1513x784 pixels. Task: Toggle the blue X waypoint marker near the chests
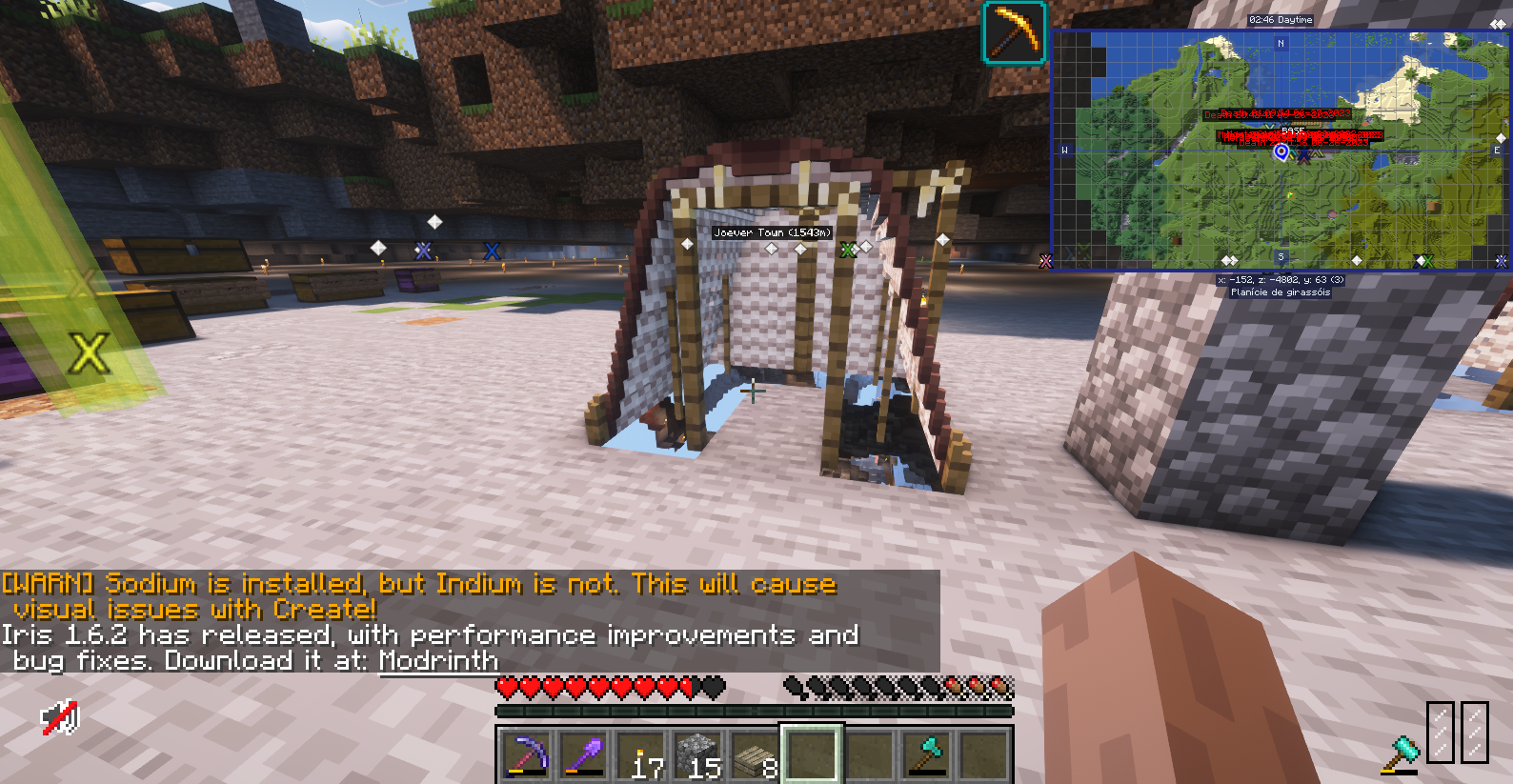click(492, 251)
